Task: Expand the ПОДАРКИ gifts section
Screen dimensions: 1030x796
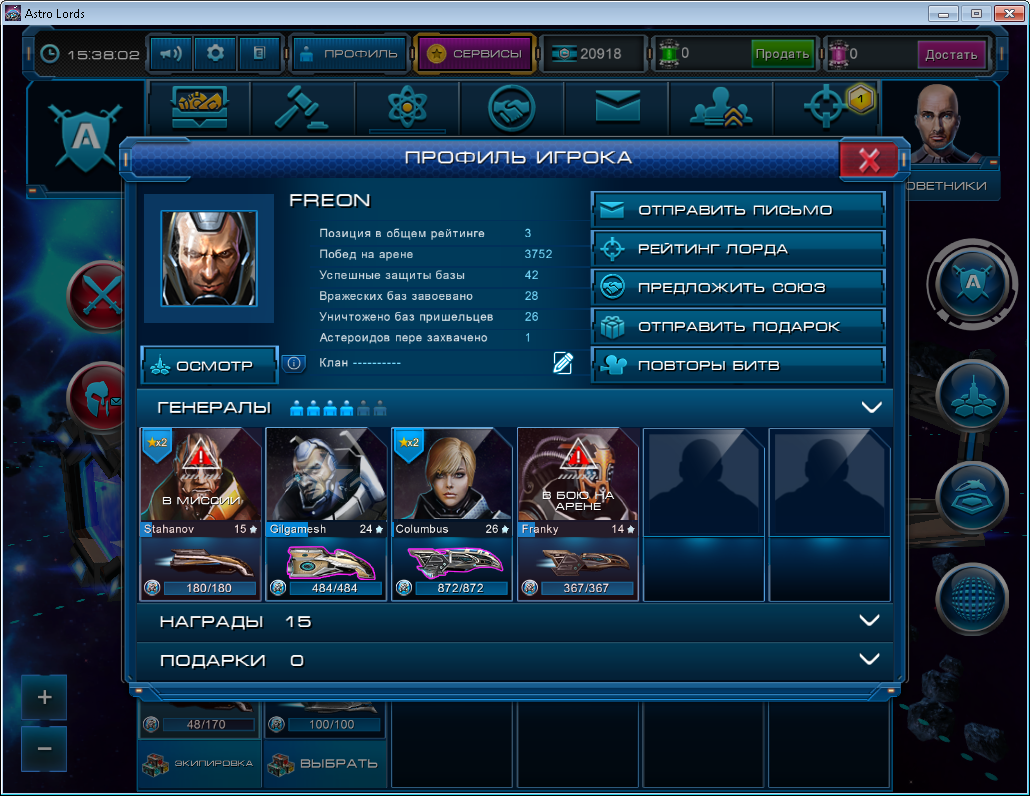Action: (x=869, y=660)
